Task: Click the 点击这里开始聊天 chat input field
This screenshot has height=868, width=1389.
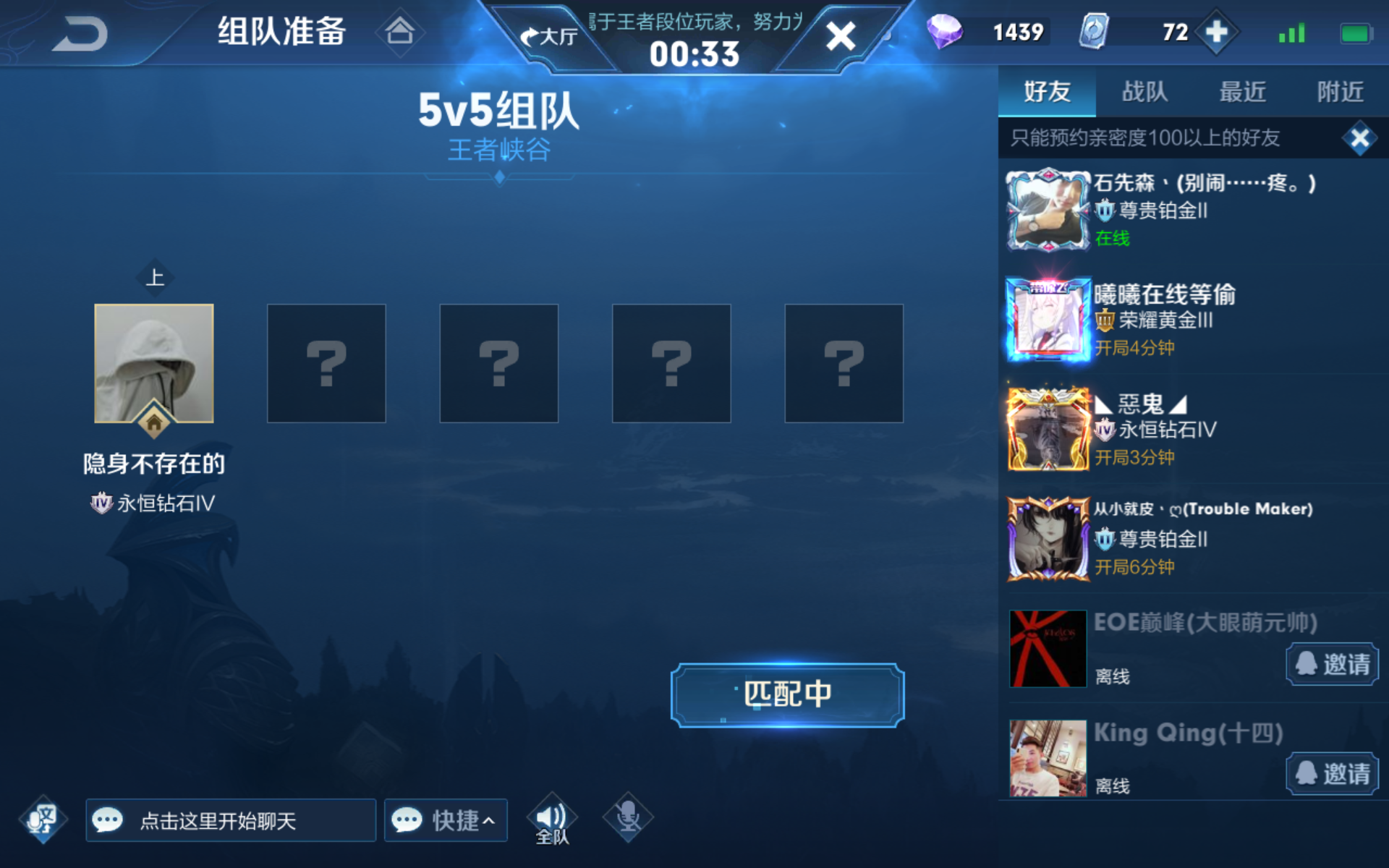Action: point(230,820)
